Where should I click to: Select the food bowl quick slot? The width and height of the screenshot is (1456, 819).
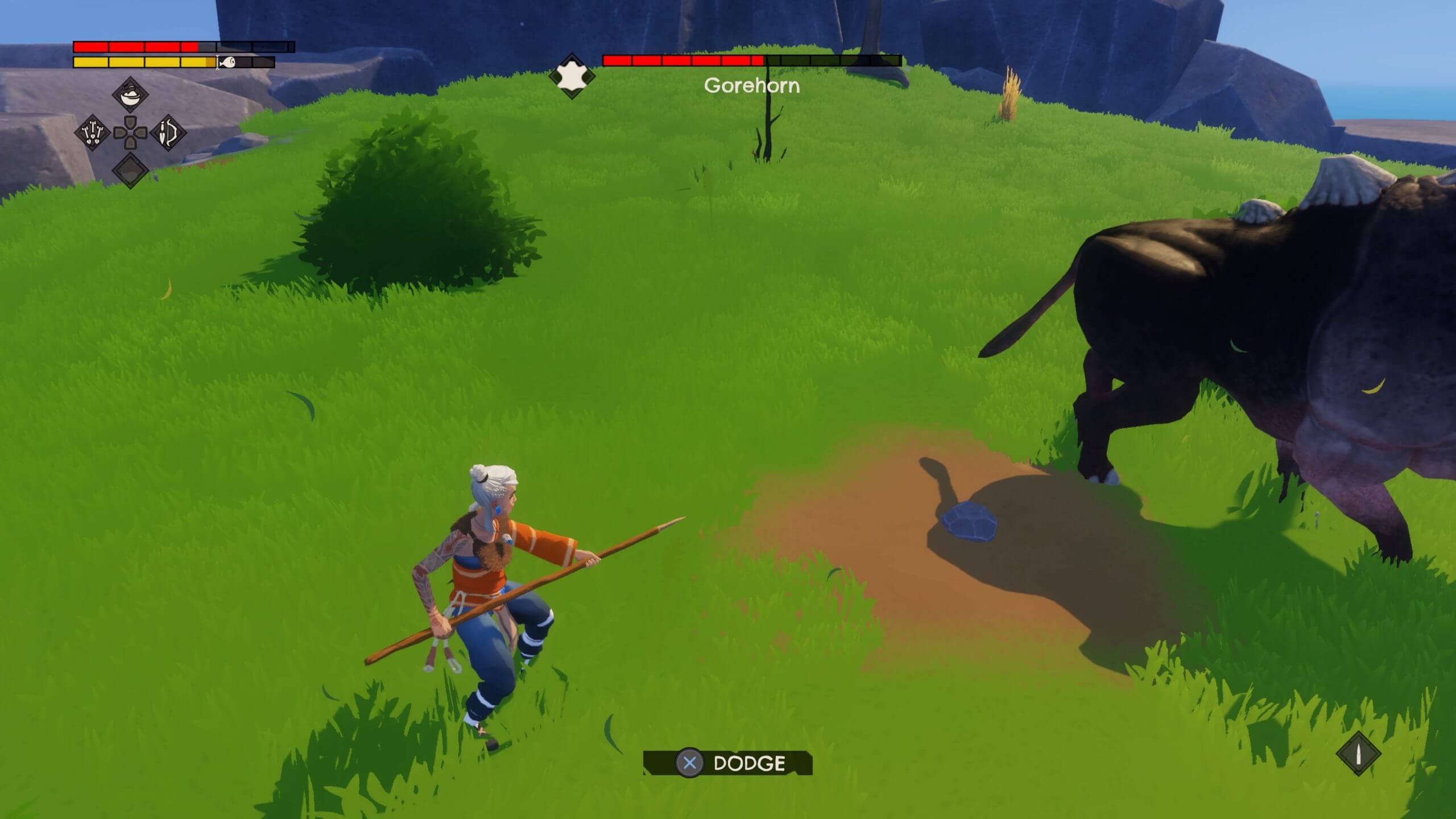point(130,94)
